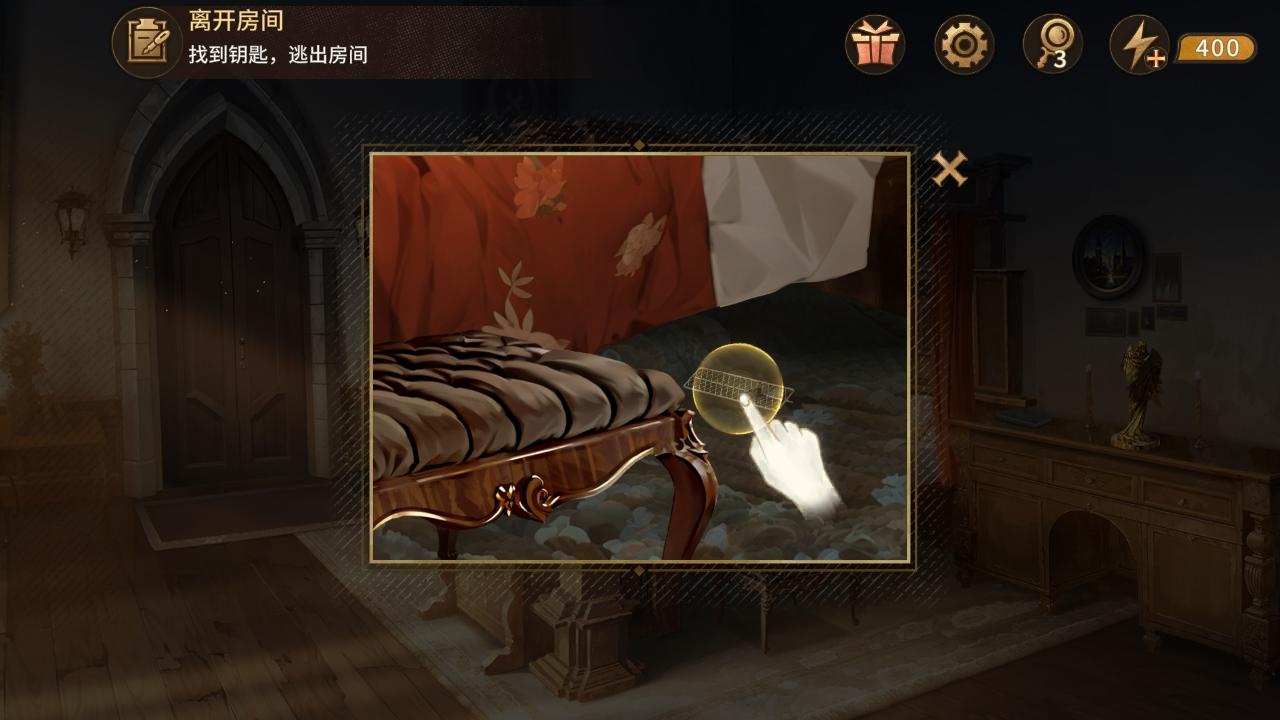Screen dimensions: 1280x720
Task: Click the red floral fabric on the bed
Action: tap(530, 250)
